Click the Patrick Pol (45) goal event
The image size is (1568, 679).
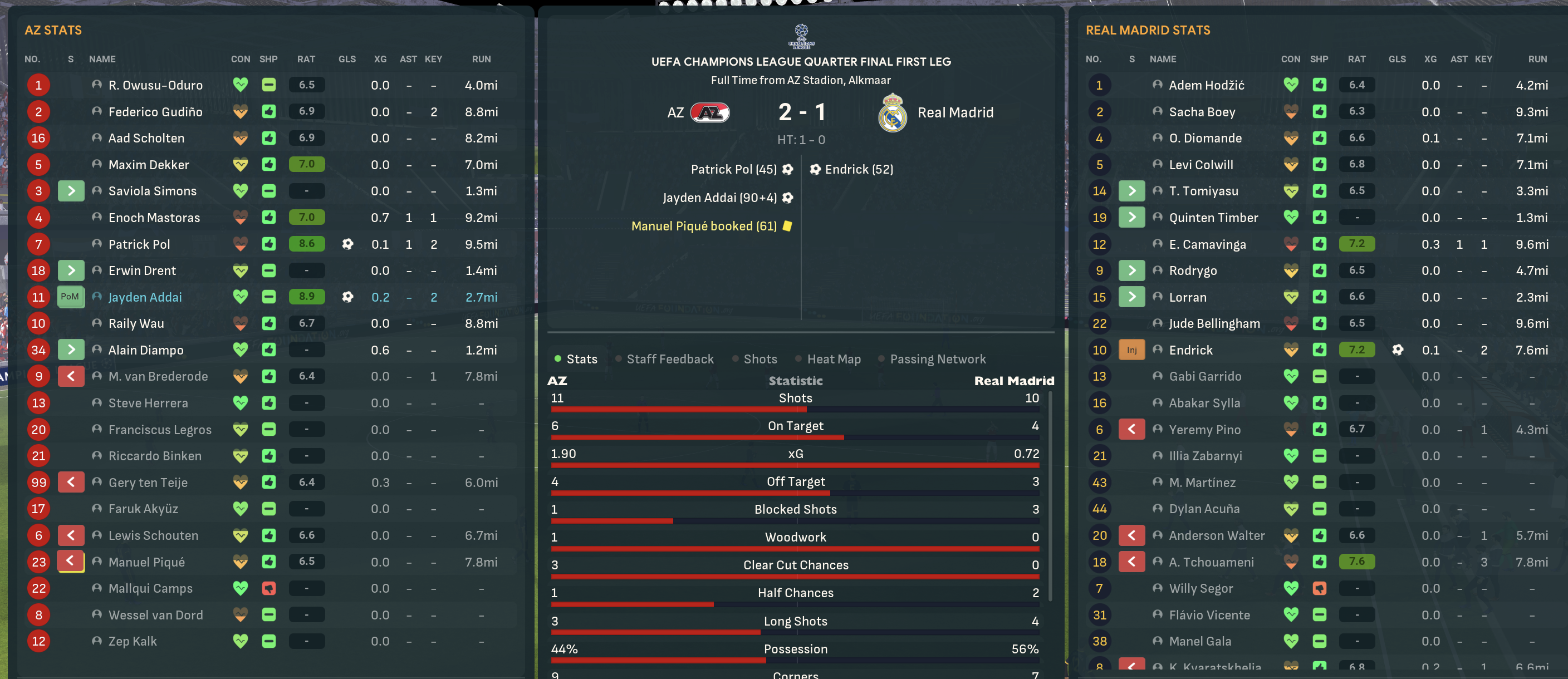(733, 169)
